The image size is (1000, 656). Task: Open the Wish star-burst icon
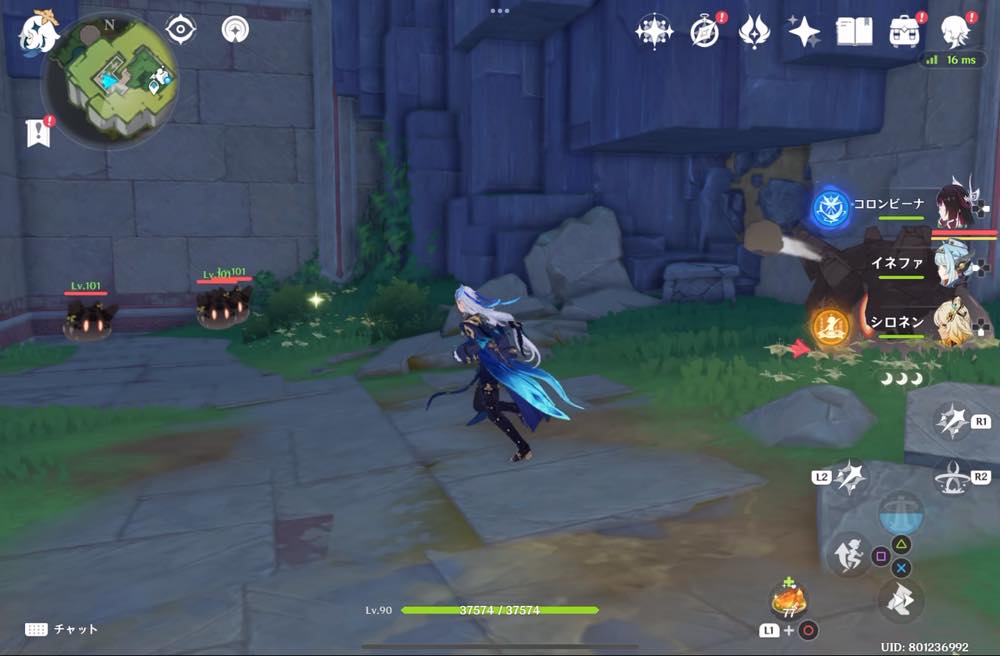[x=654, y=32]
